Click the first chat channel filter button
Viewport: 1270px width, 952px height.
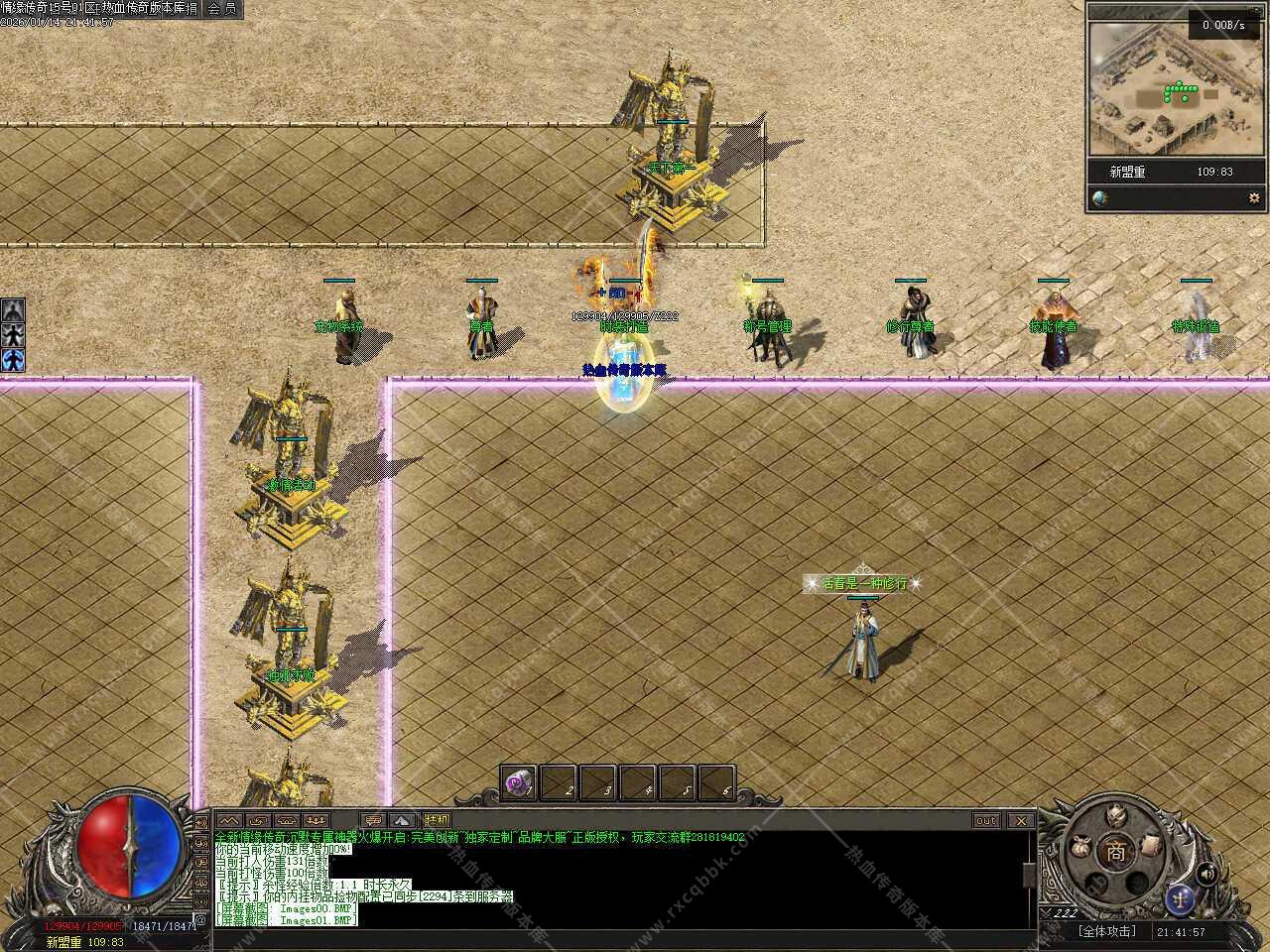pos(229,821)
